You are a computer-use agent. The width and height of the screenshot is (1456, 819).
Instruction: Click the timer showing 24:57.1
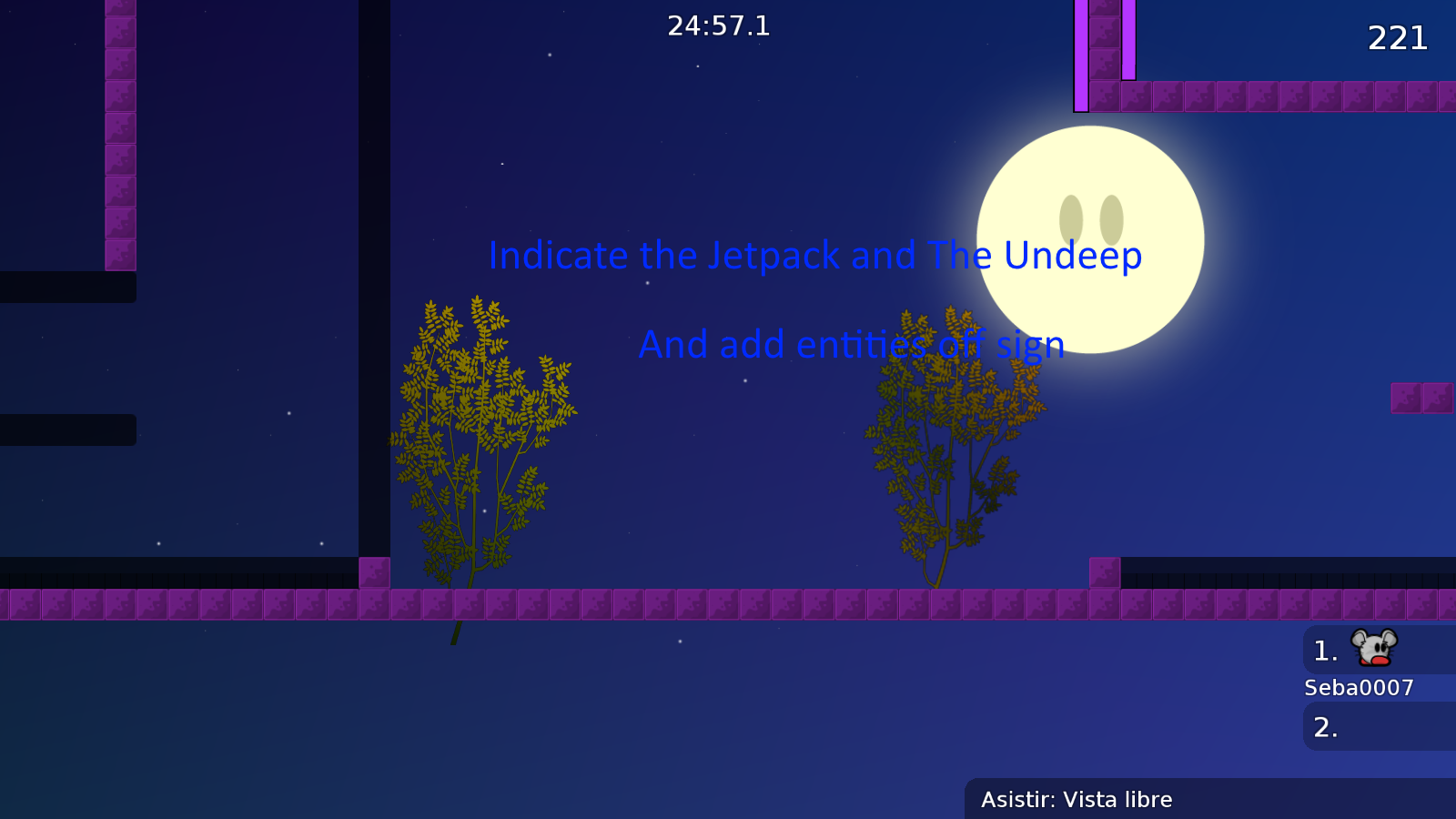click(x=718, y=25)
